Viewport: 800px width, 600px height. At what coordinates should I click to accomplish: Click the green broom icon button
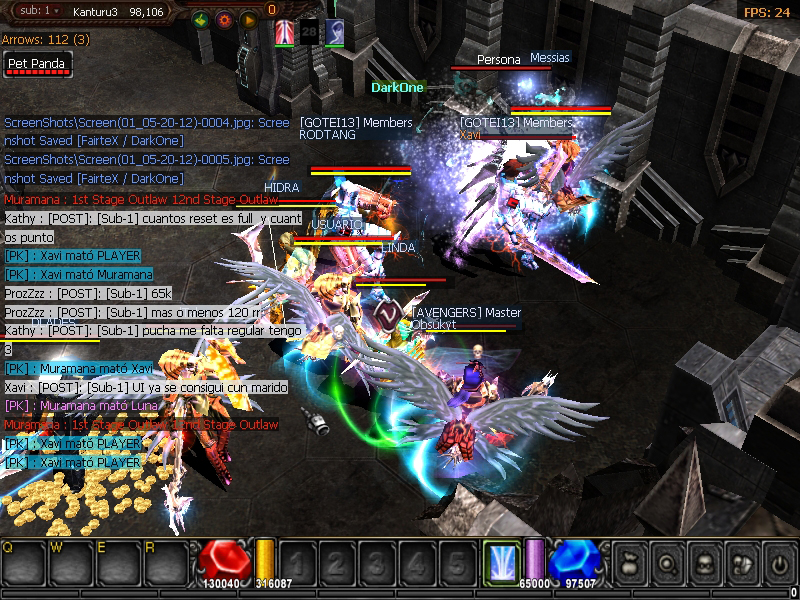199,19
